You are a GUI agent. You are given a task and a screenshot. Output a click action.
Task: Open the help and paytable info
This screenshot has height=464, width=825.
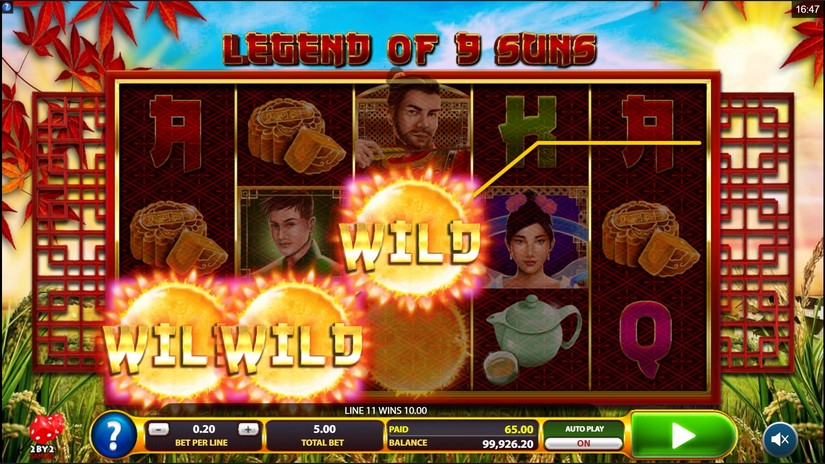coord(114,436)
